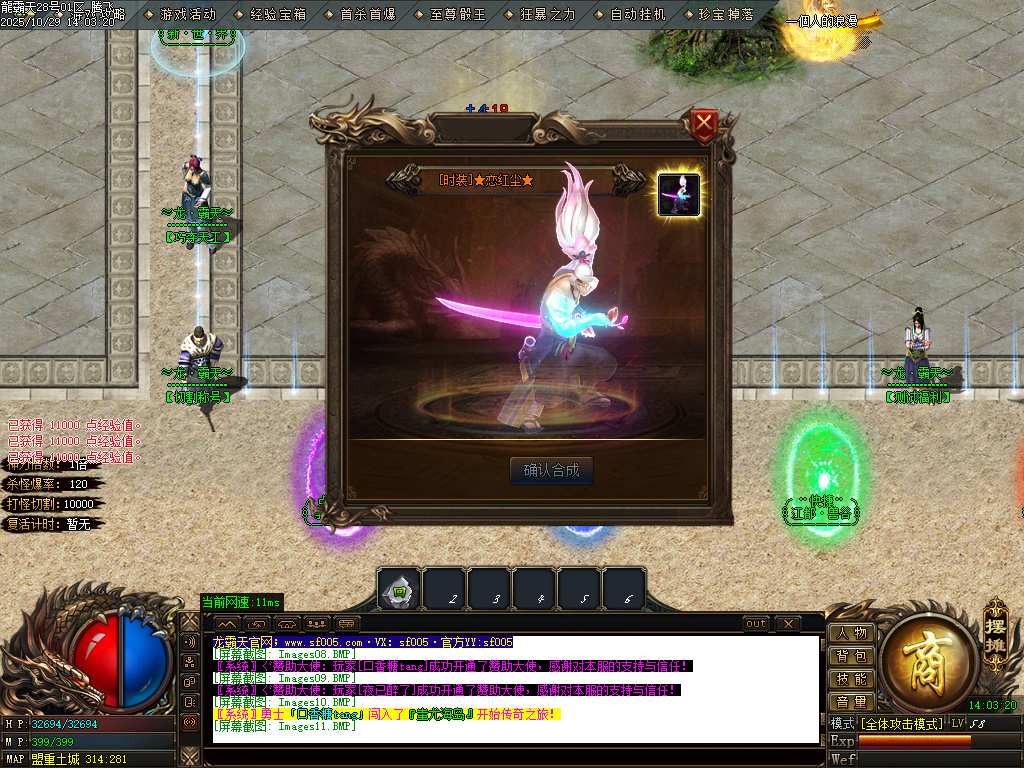
Task: Open the 首杀首爆 menu entry
Action: [x=368, y=15]
